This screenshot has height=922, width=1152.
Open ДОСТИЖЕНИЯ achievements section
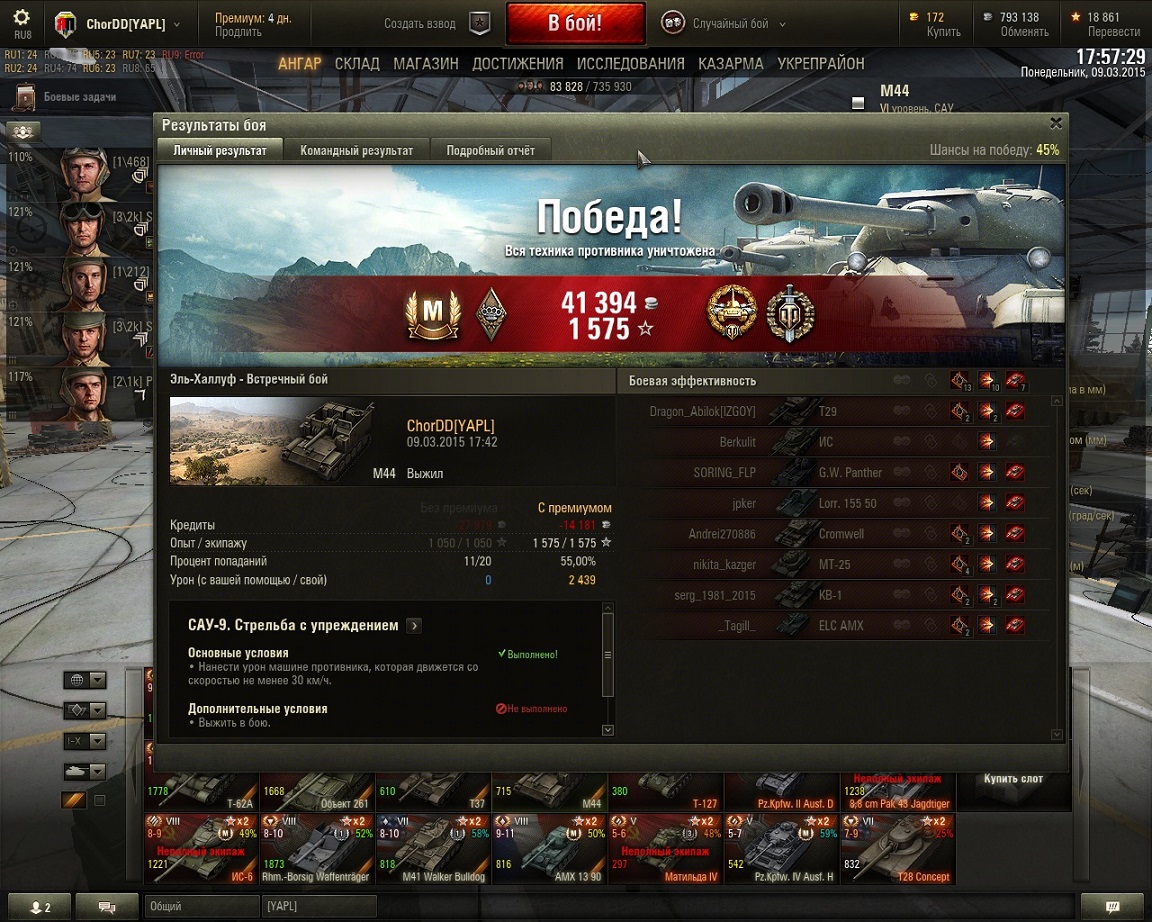(x=518, y=64)
